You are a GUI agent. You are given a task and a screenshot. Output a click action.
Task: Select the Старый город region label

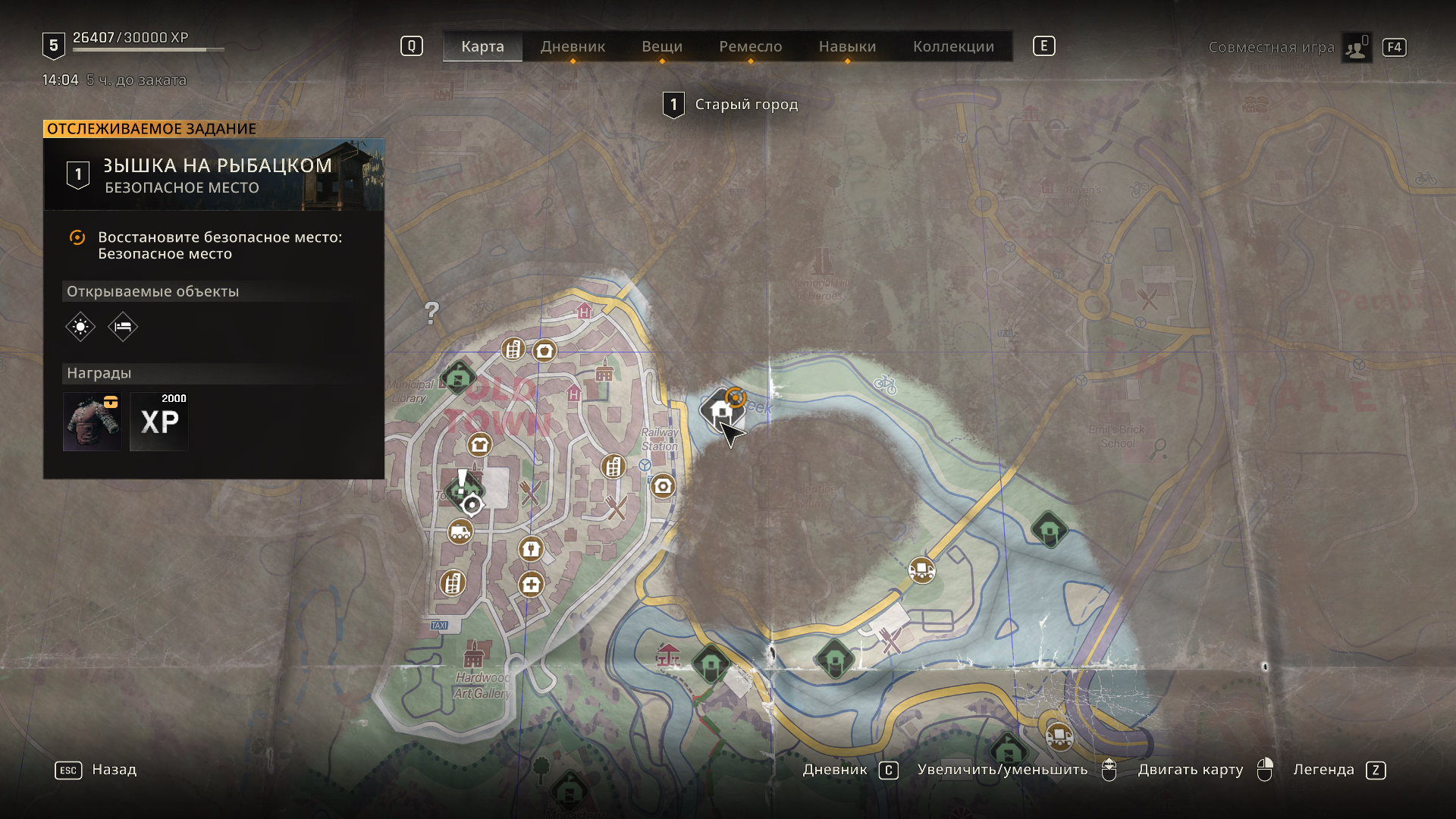[x=745, y=105]
